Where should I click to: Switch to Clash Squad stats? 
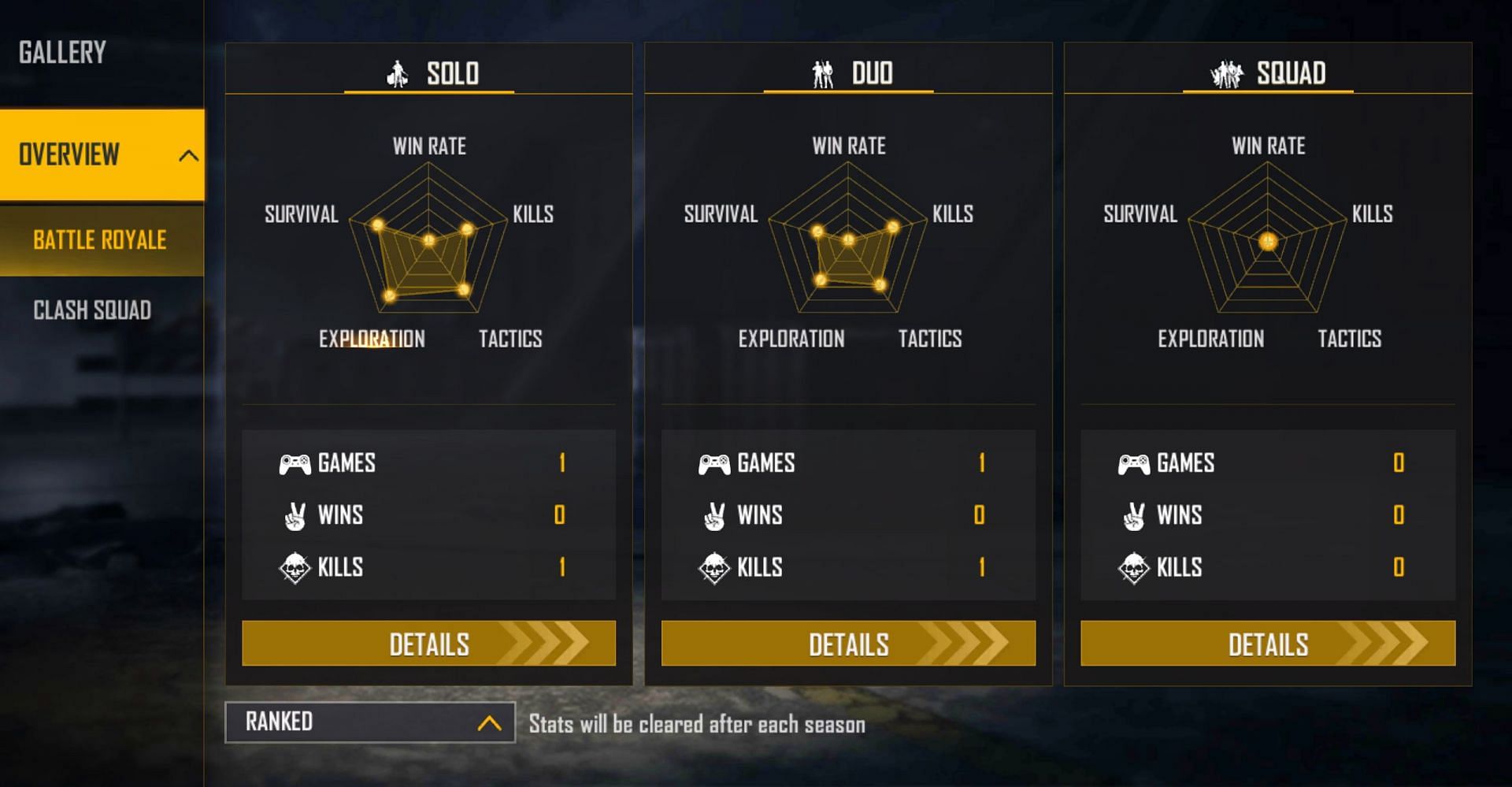click(x=92, y=310)
